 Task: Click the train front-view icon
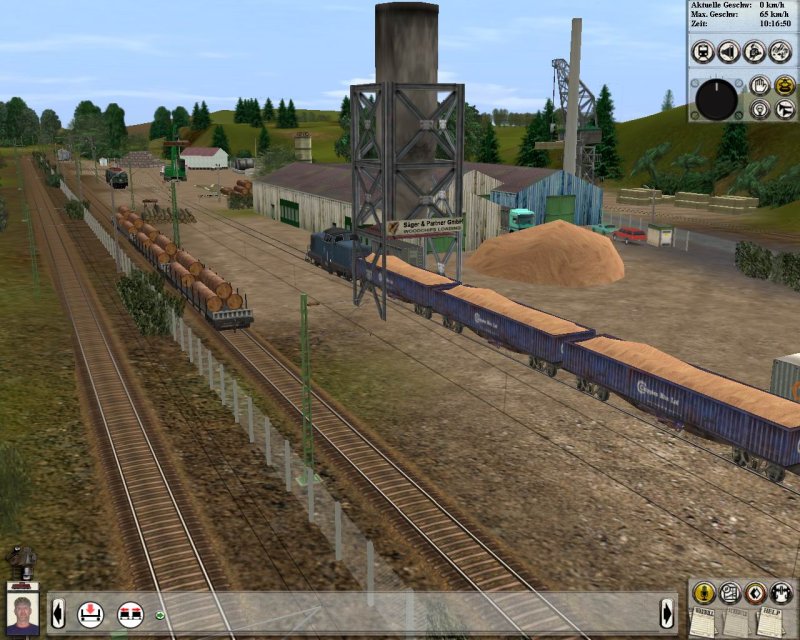click(x=703, y=51)
